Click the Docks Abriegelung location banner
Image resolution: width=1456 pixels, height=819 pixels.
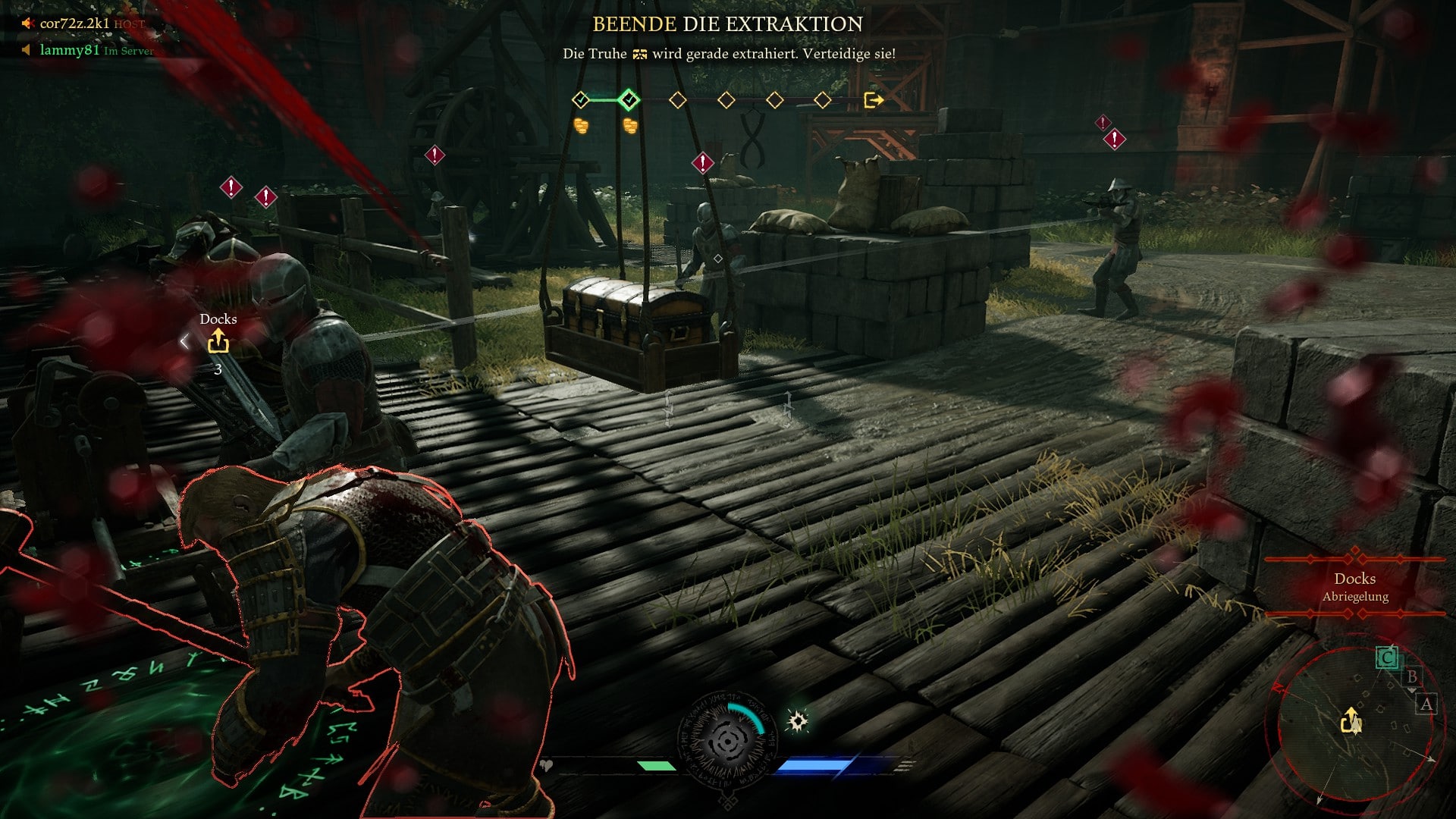pos(1355,587)
